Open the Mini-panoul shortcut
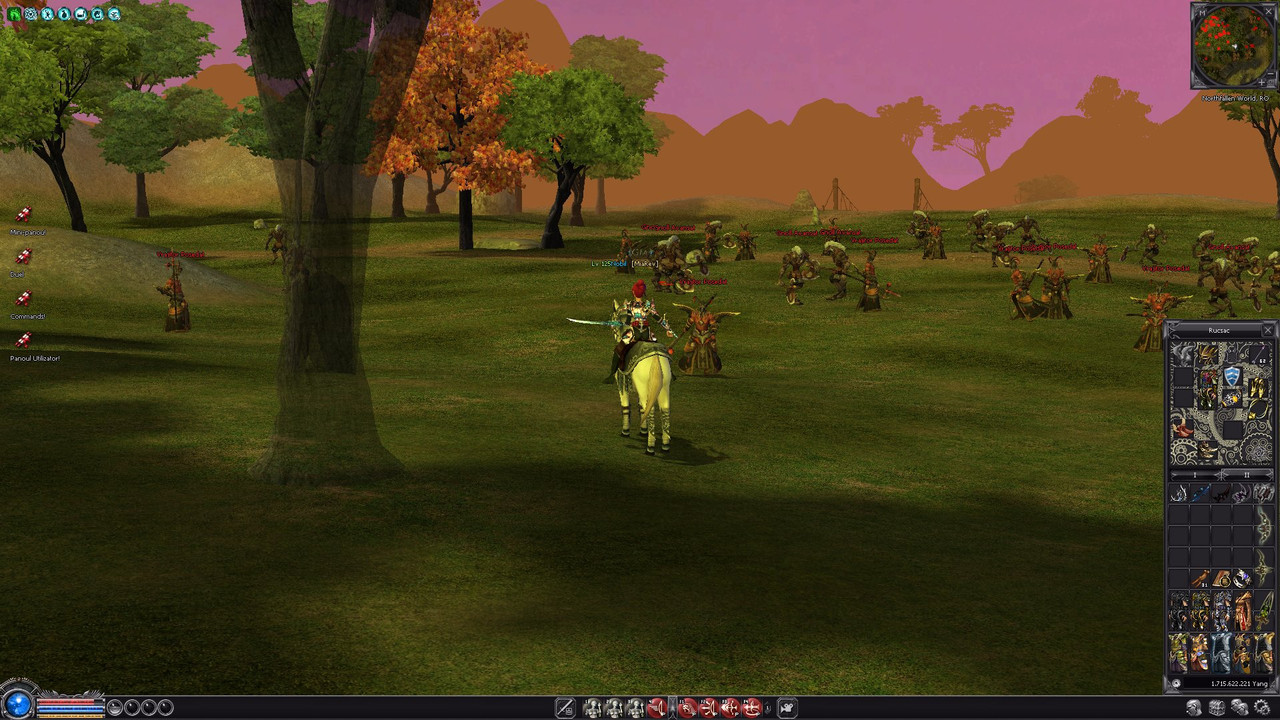1280x720 pixels. click(x=23, y=215)
